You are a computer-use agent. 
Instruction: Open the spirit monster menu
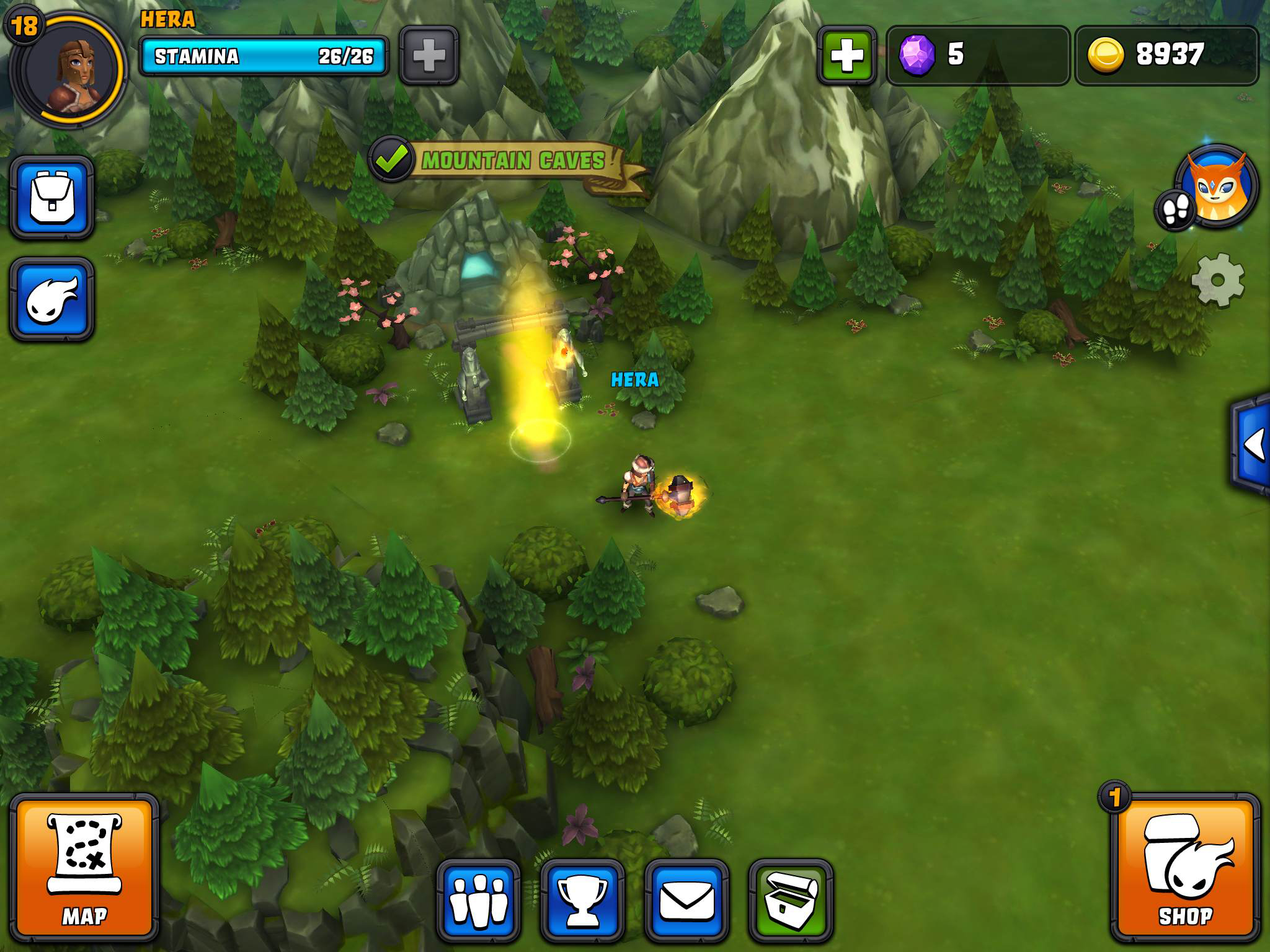pyautogui.click(x=52, y=299)
